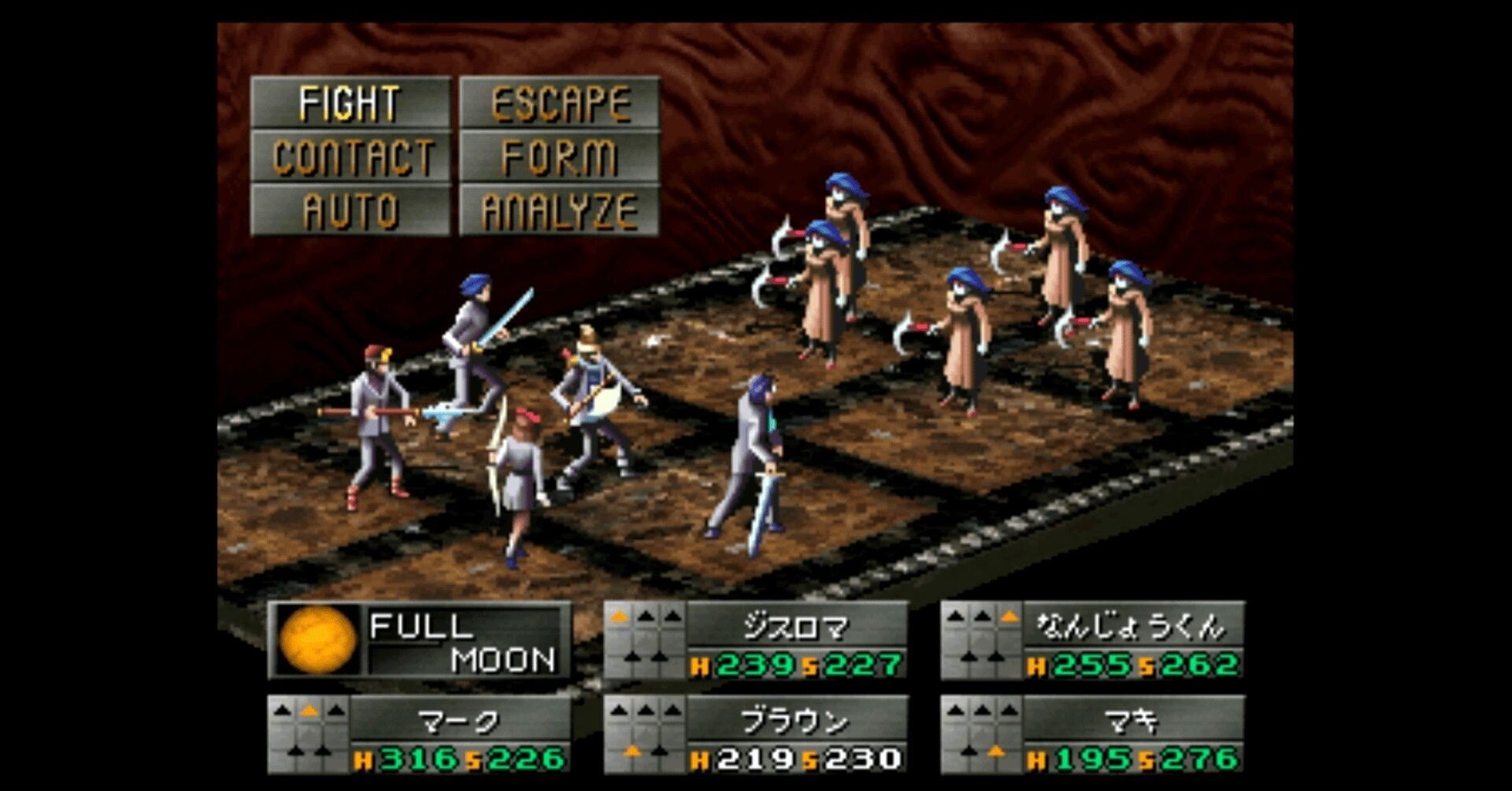Choose ANALYZE from the battle menu

[559, 211]
